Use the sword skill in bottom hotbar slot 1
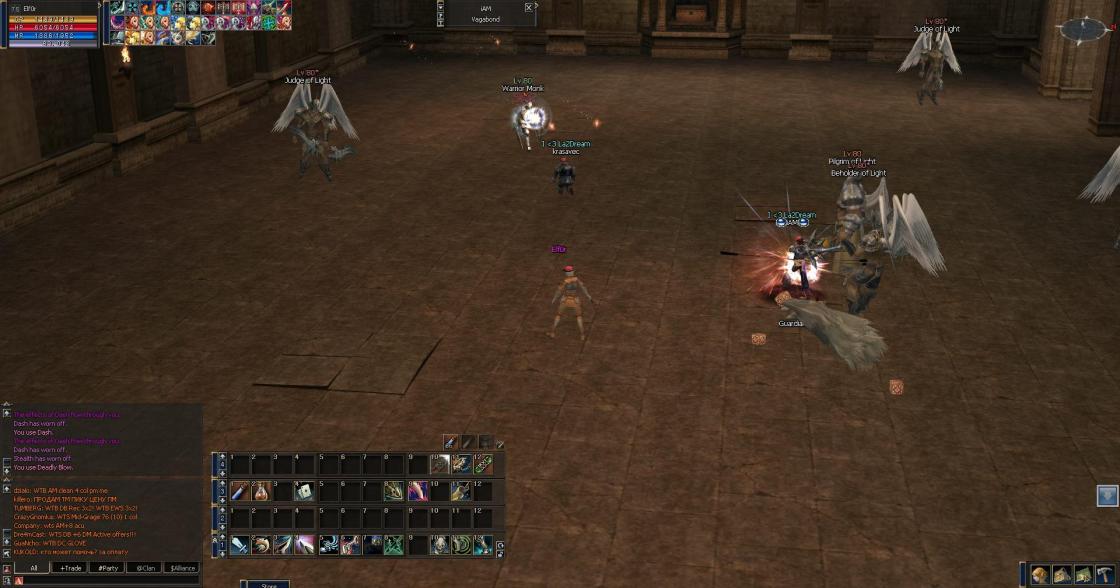Image resolution: width=1120 pixels, height=588 pixels. pos(240,545)
